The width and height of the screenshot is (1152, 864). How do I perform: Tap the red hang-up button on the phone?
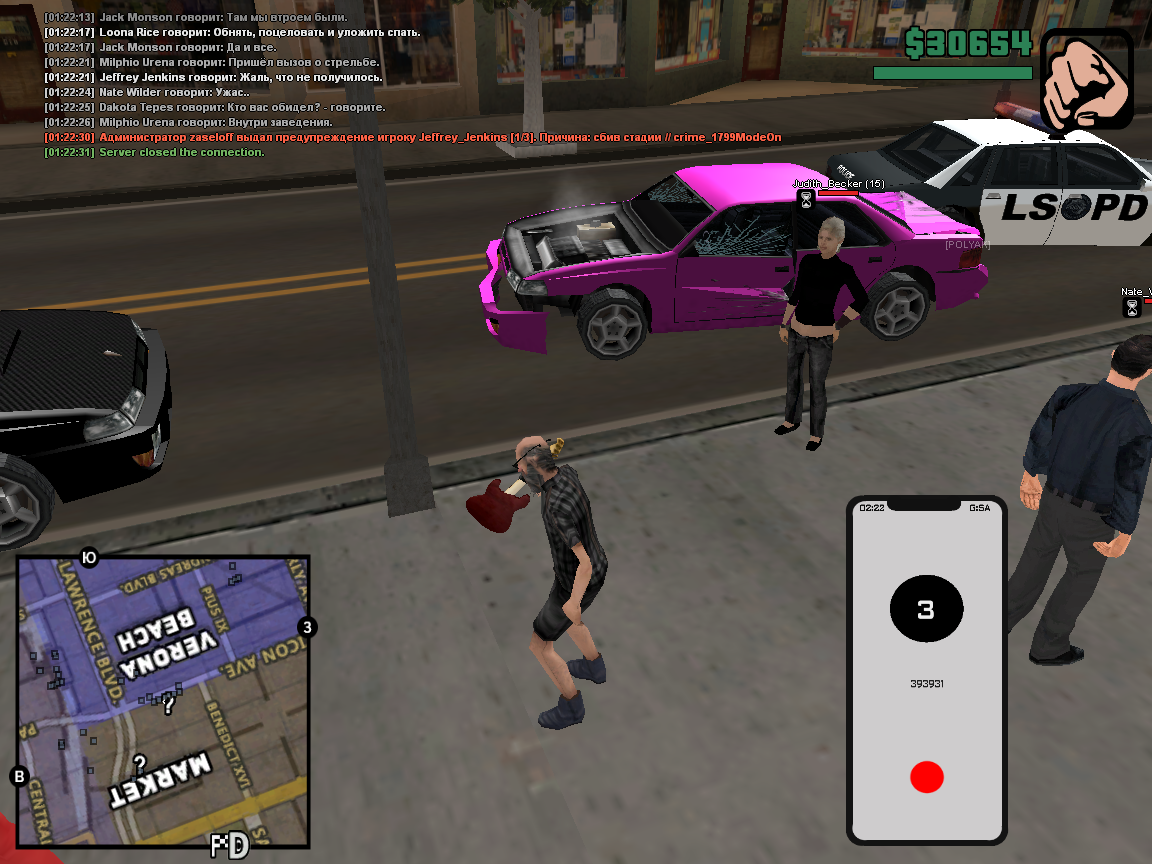926,777
